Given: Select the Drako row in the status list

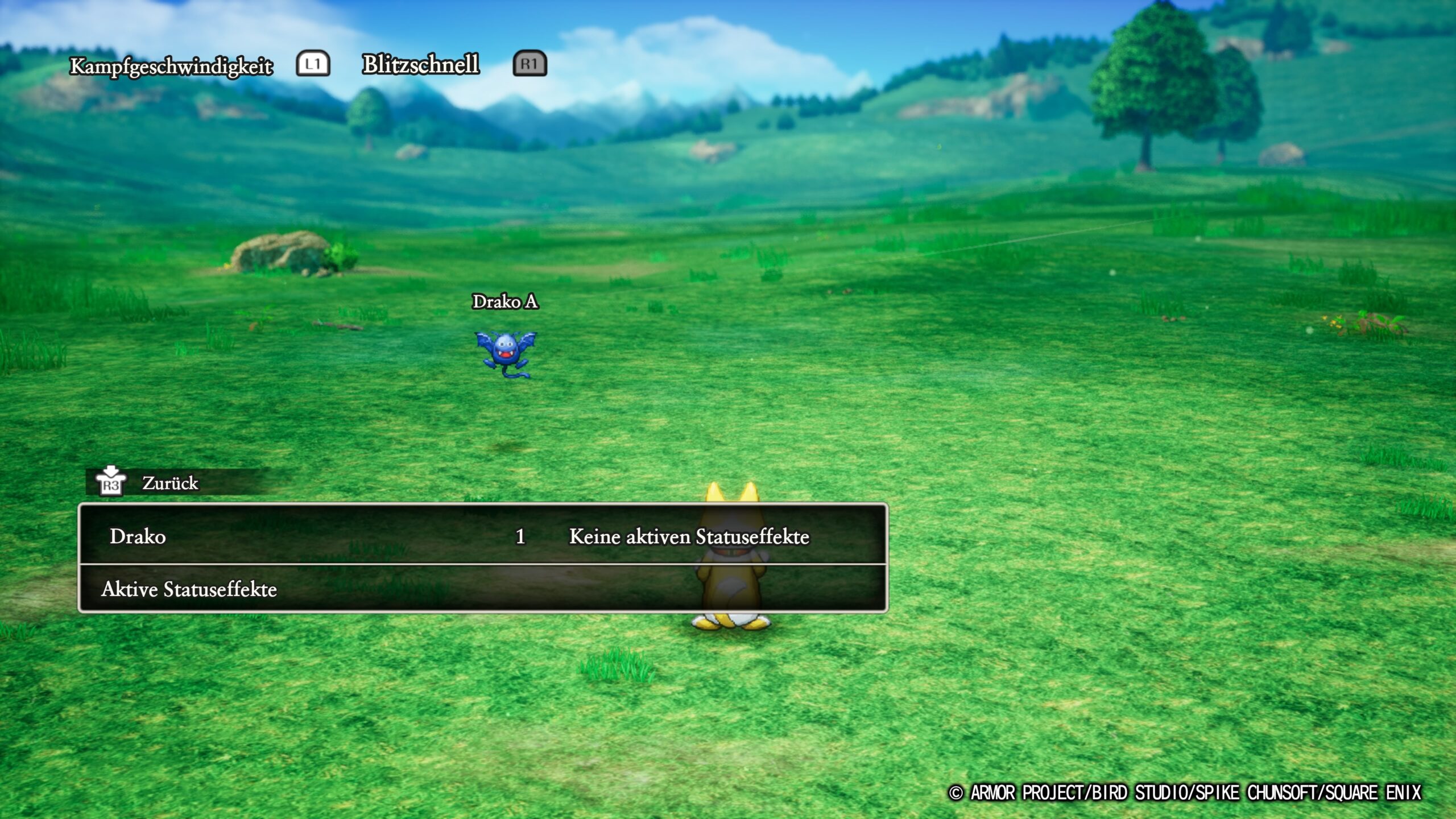Looking at the screenshot, I should [x=482, y=536].
